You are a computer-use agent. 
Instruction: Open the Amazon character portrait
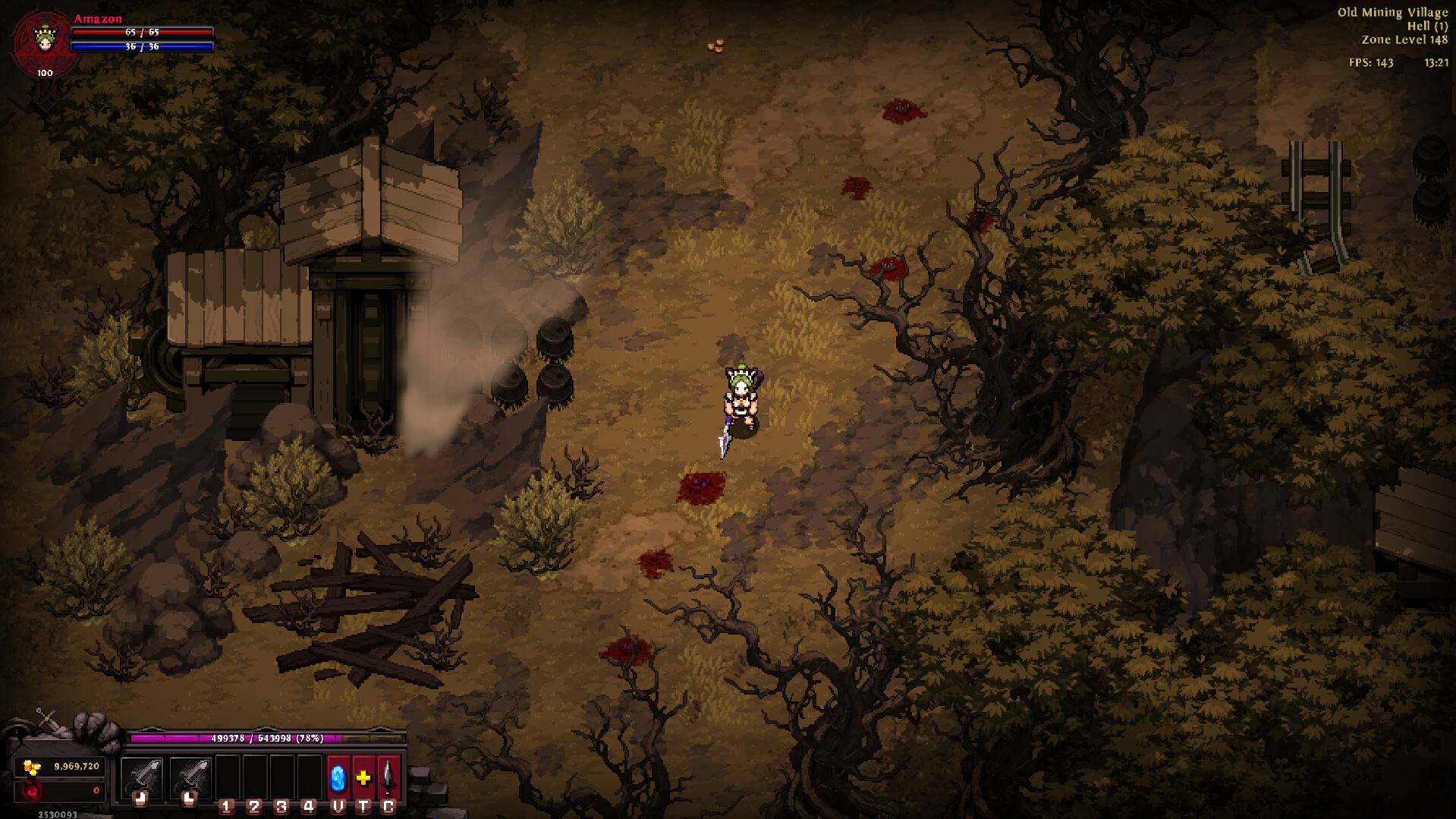[x=45, y=41]
